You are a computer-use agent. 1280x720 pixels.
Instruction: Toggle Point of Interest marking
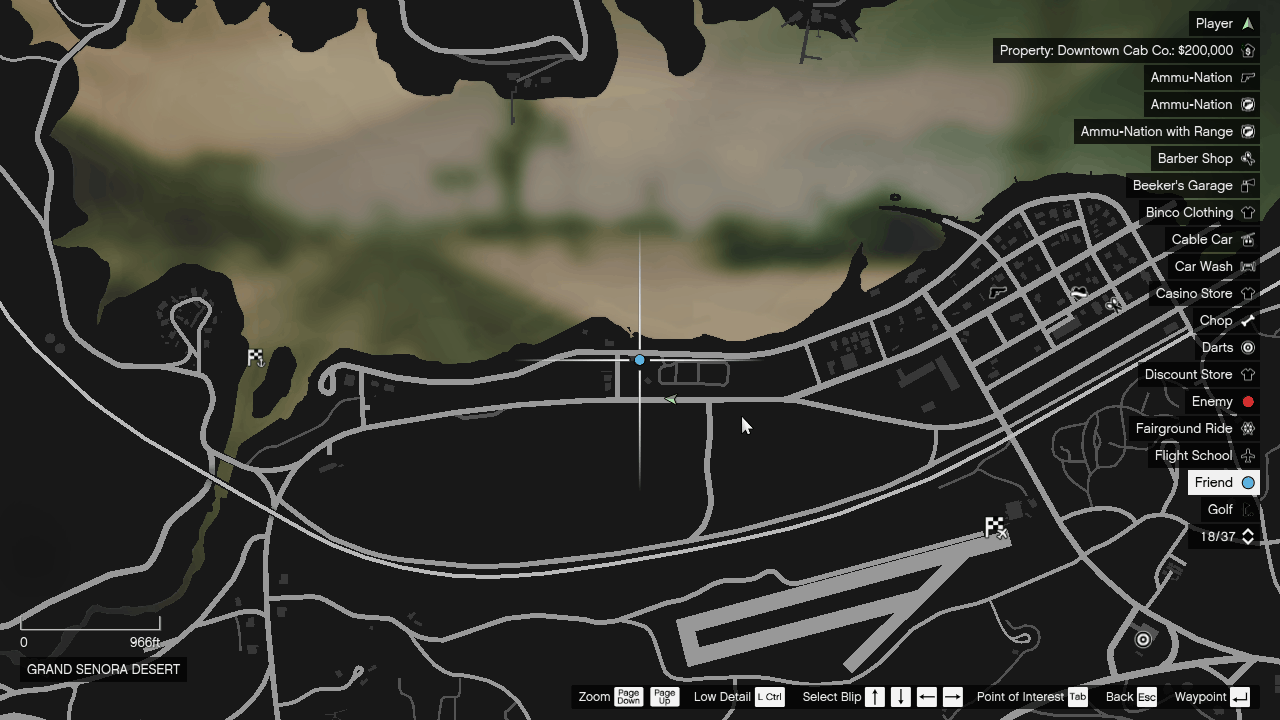(1077, 697)
